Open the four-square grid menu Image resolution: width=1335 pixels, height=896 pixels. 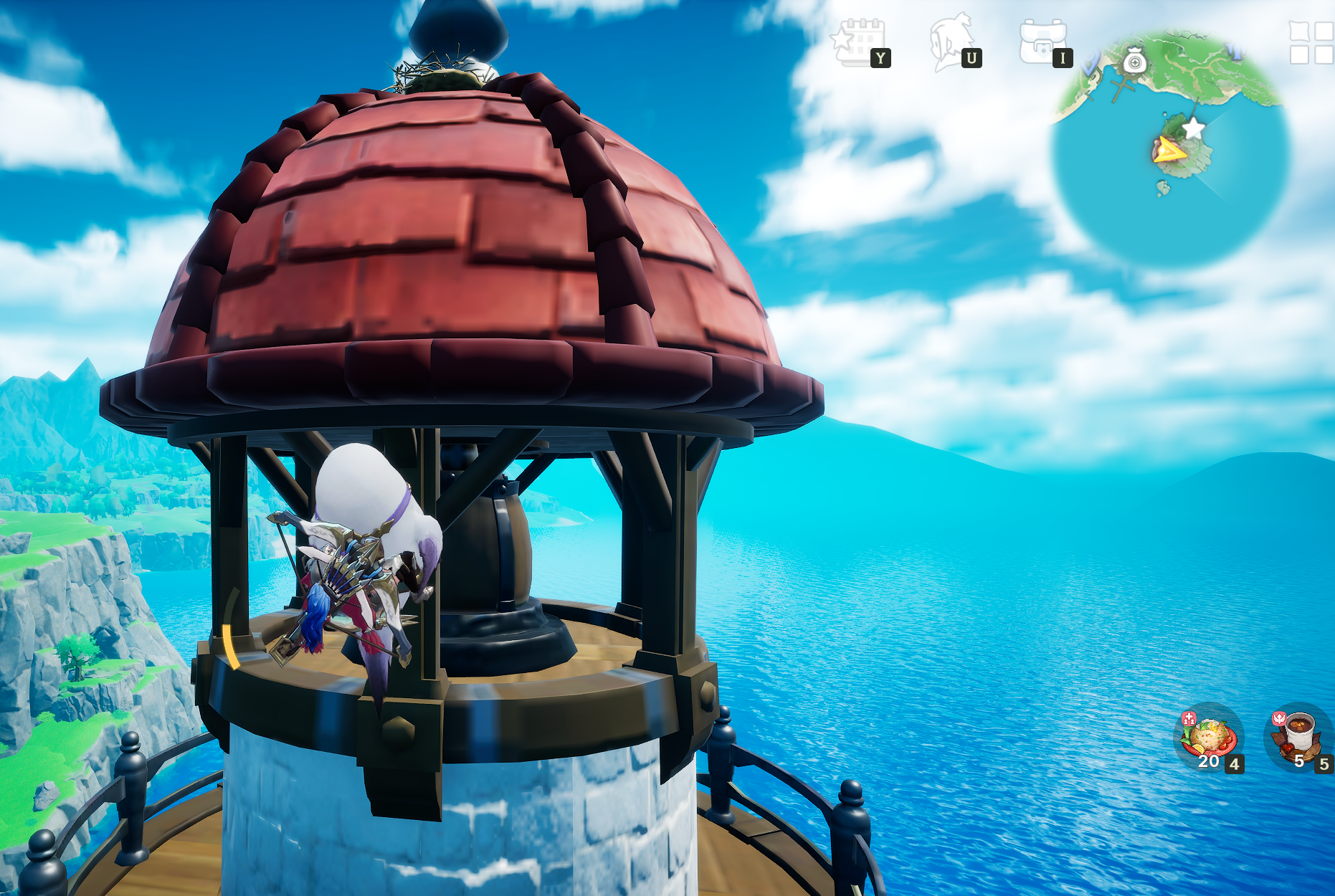pos(1311,43)
